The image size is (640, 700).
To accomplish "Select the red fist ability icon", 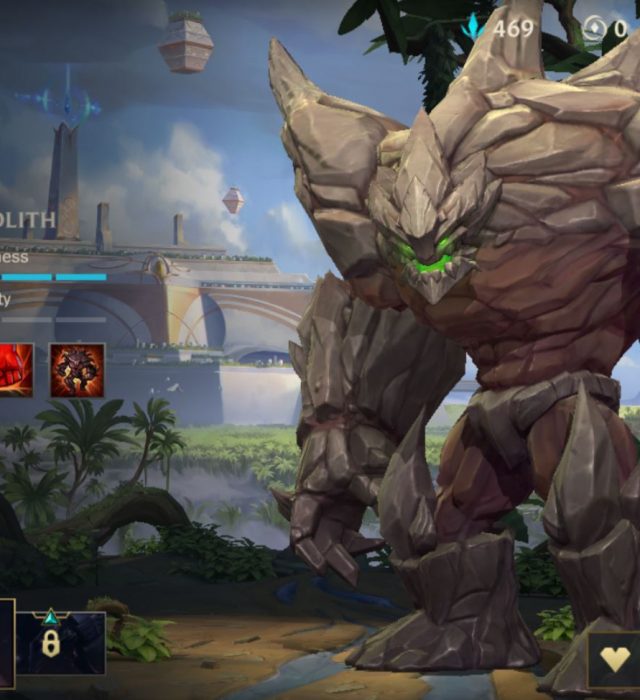I will (15, 370).
